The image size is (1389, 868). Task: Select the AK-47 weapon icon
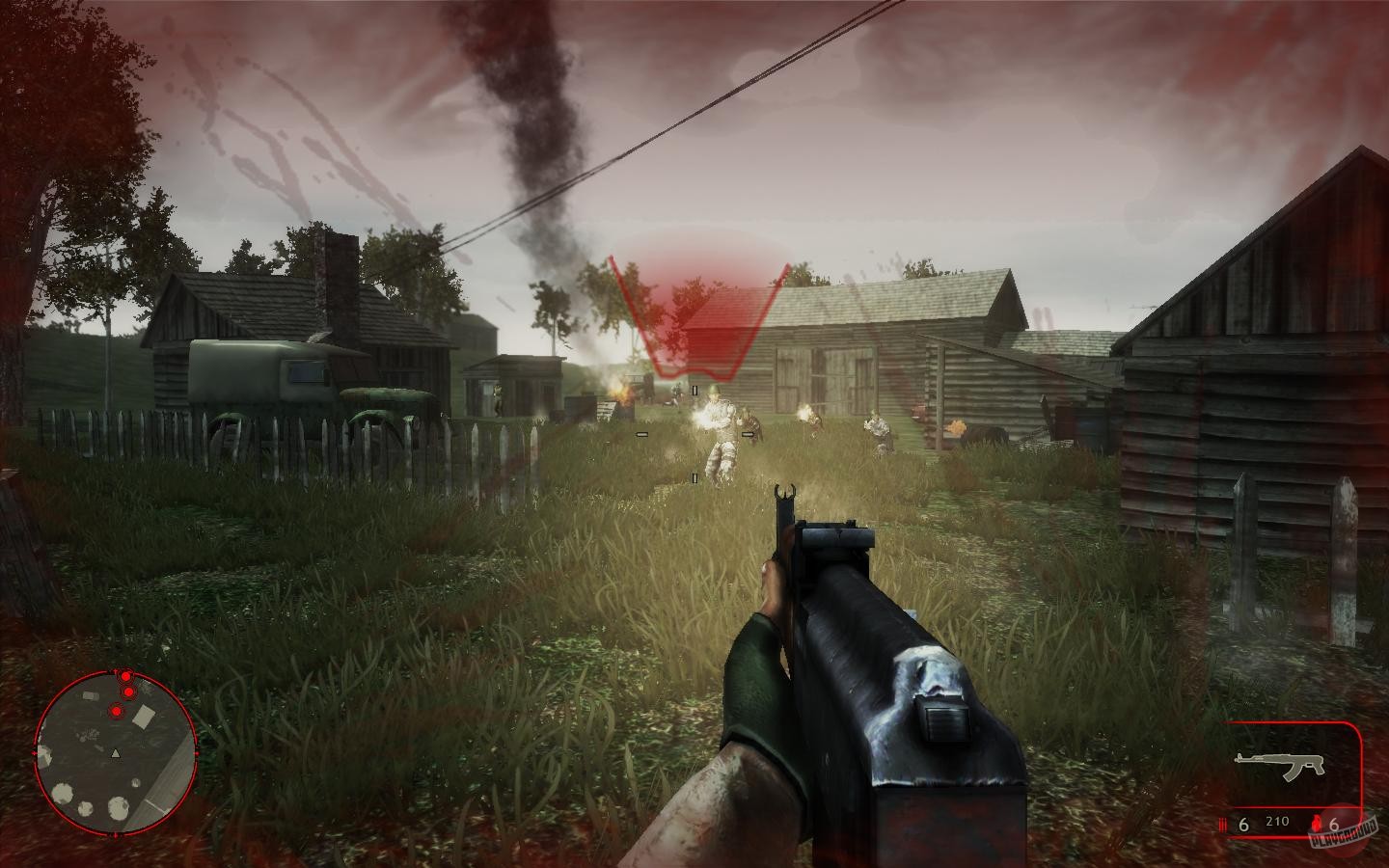pos(1280,765)
